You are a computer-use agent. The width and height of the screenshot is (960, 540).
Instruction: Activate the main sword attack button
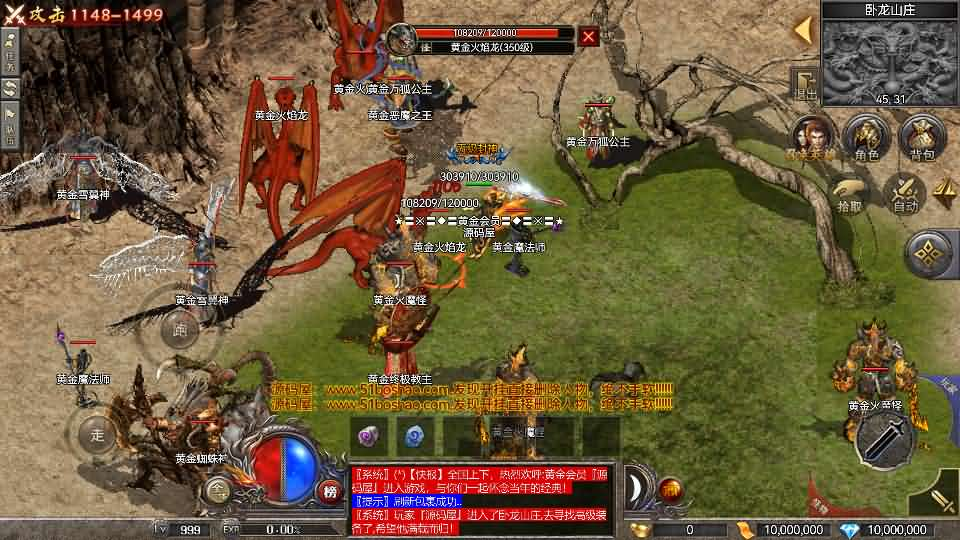[x=884, y=436]
